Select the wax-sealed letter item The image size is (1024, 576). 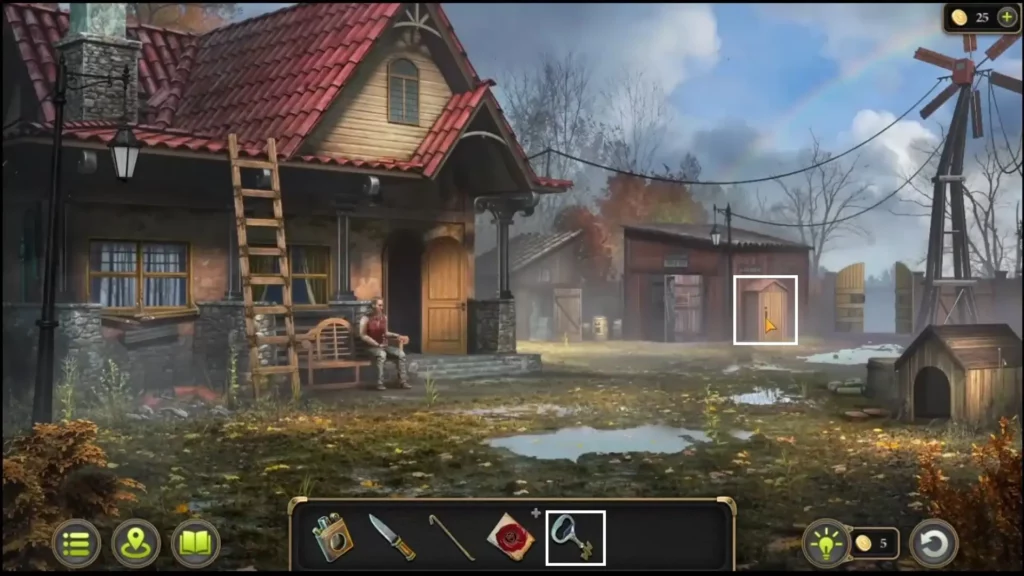510,537
